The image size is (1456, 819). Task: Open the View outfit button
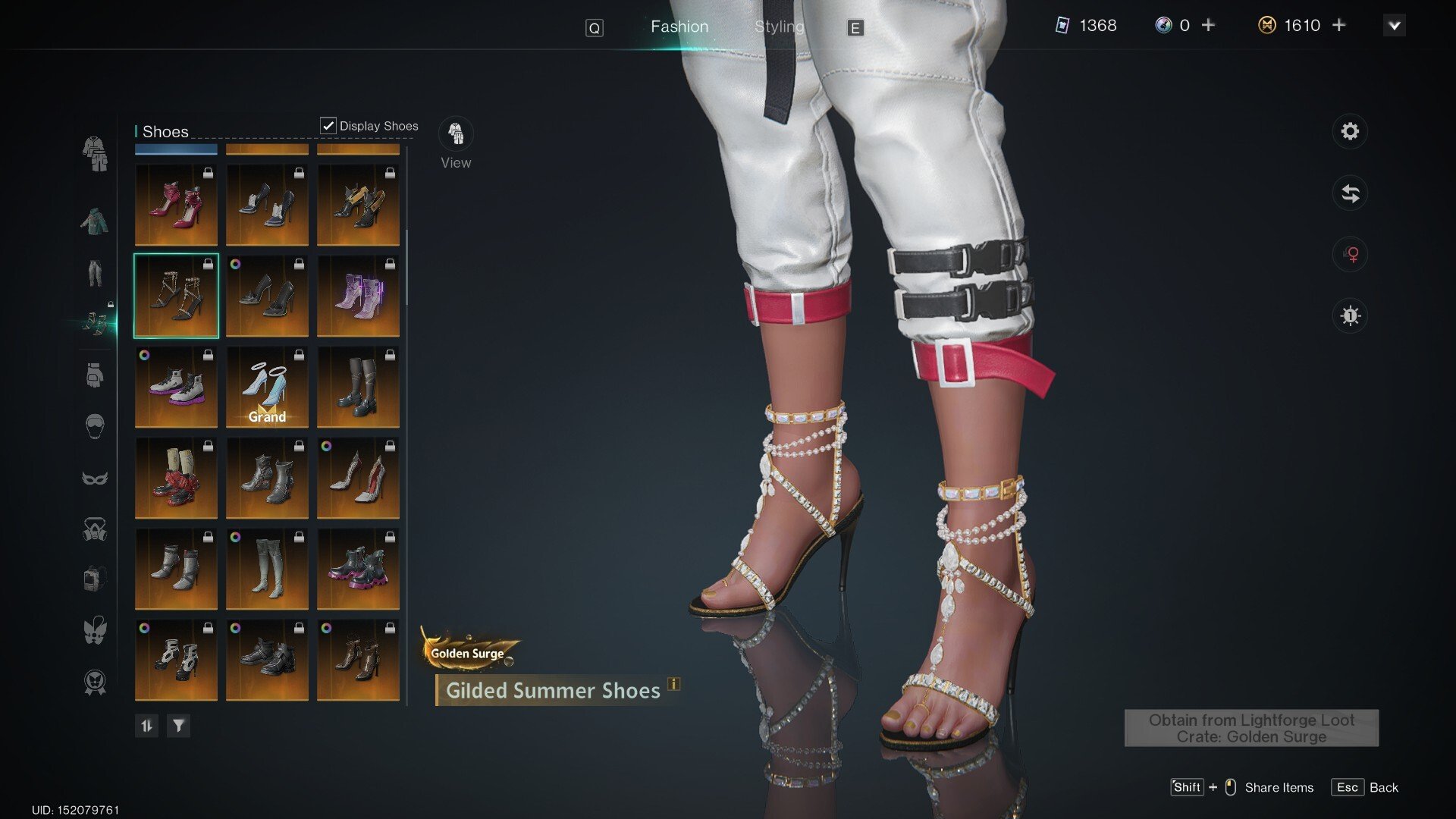coord(456,134)
